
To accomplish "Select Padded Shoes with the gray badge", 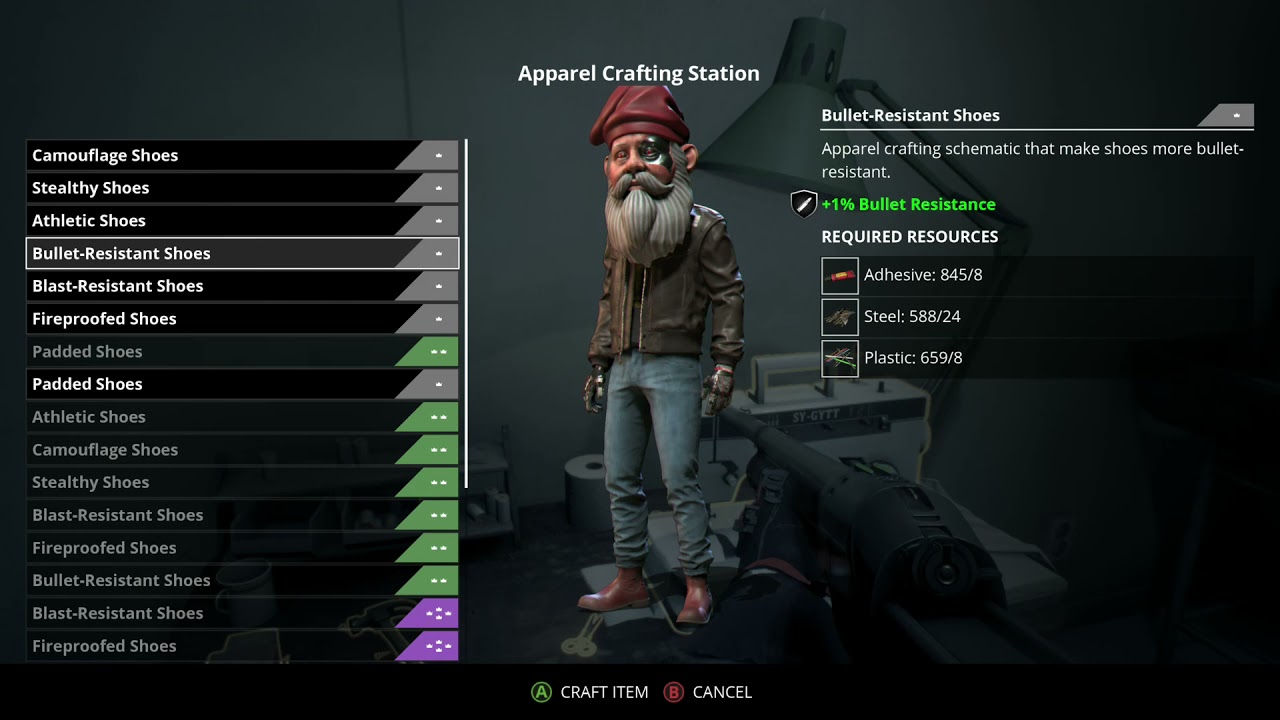I will pyautogui.click(x=240, y=384).
